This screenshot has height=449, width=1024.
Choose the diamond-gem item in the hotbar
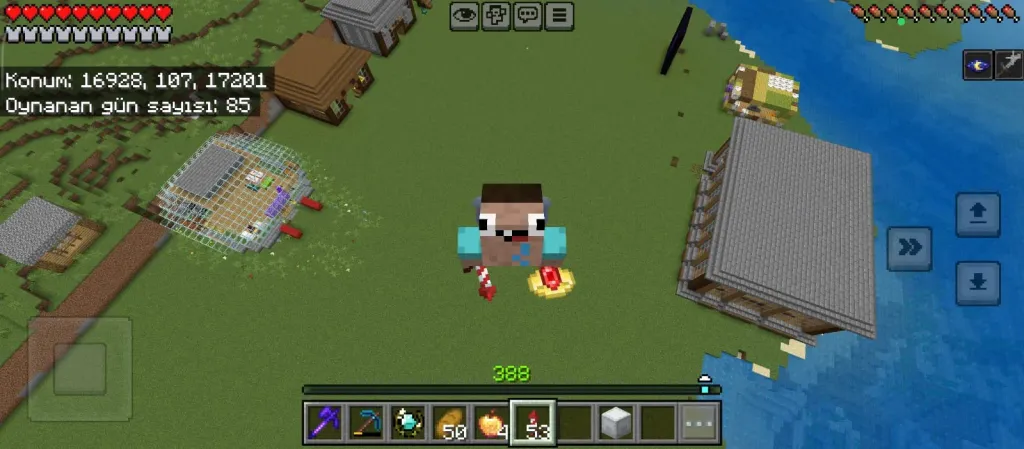410,423
